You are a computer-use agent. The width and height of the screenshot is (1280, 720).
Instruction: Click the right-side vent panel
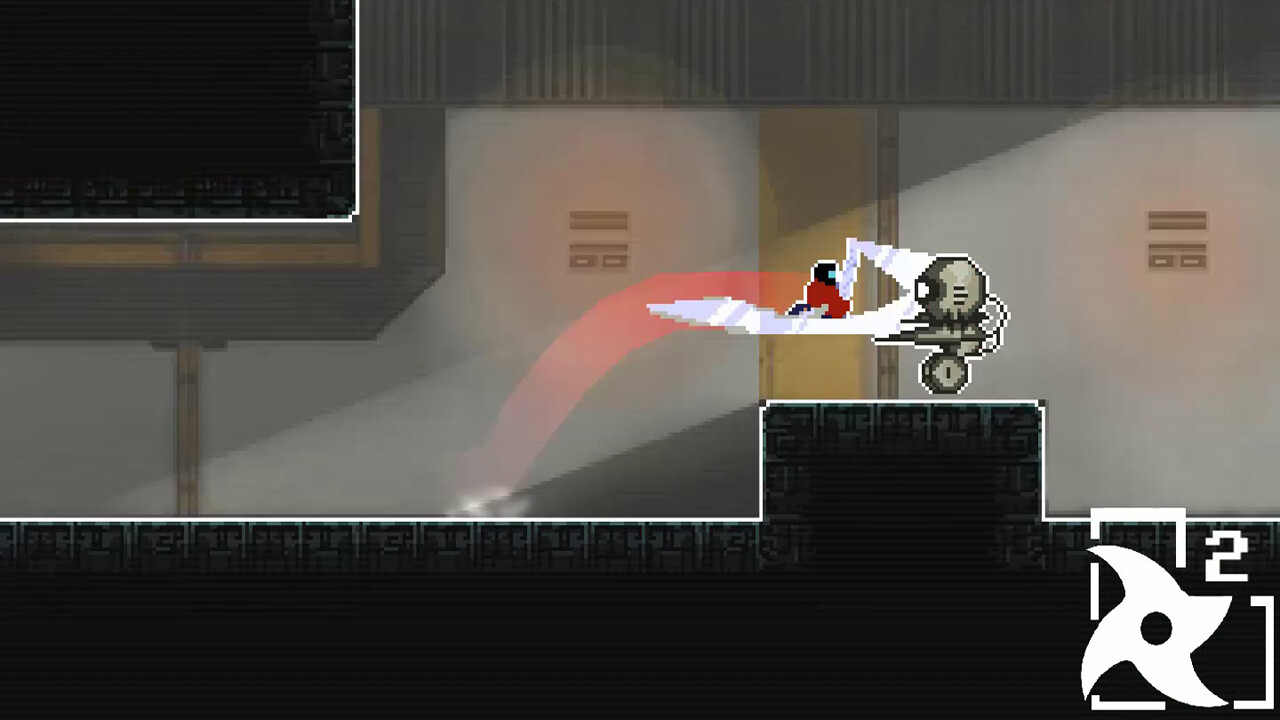click(x=1175, y=240)
